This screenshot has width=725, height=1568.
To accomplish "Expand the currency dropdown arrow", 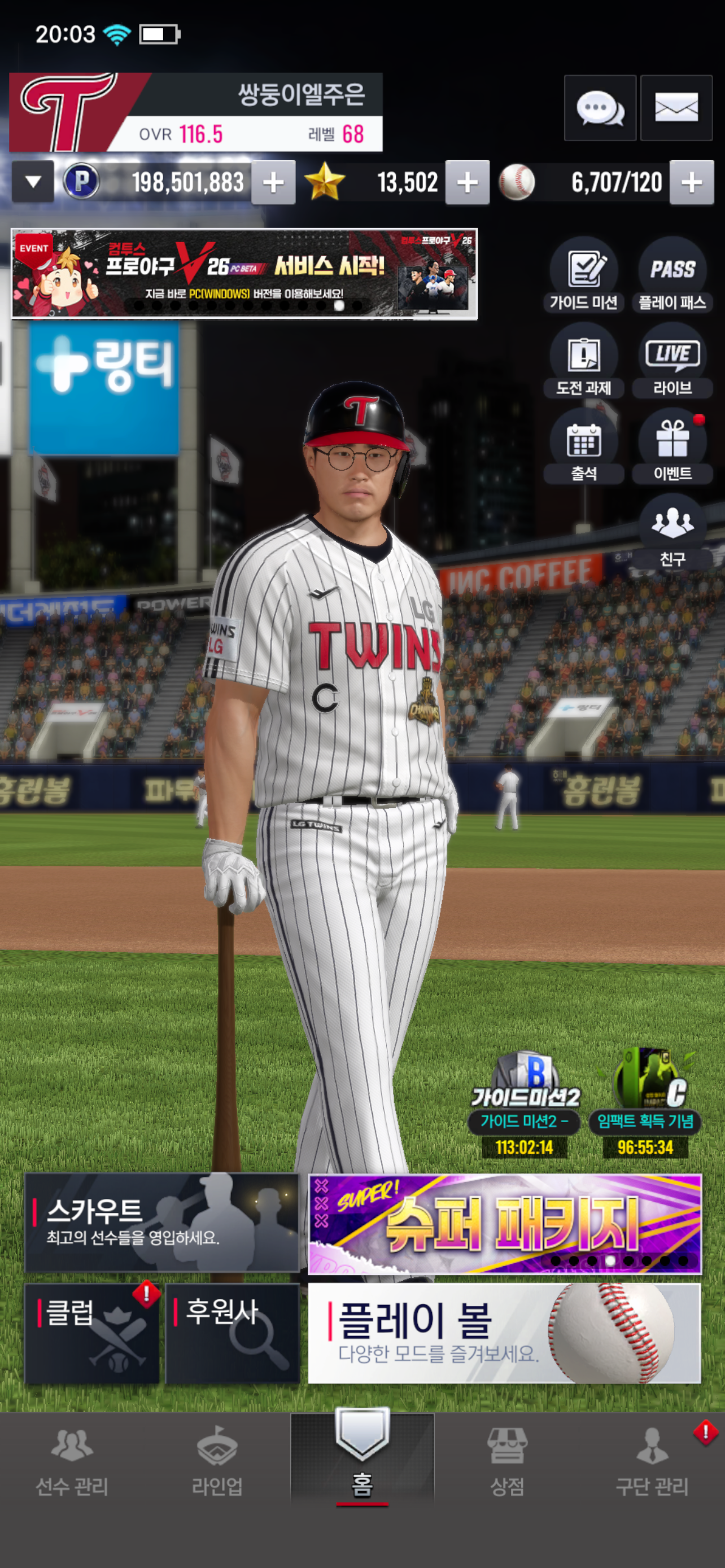I will pyautogui.click(x=33, y=181).
